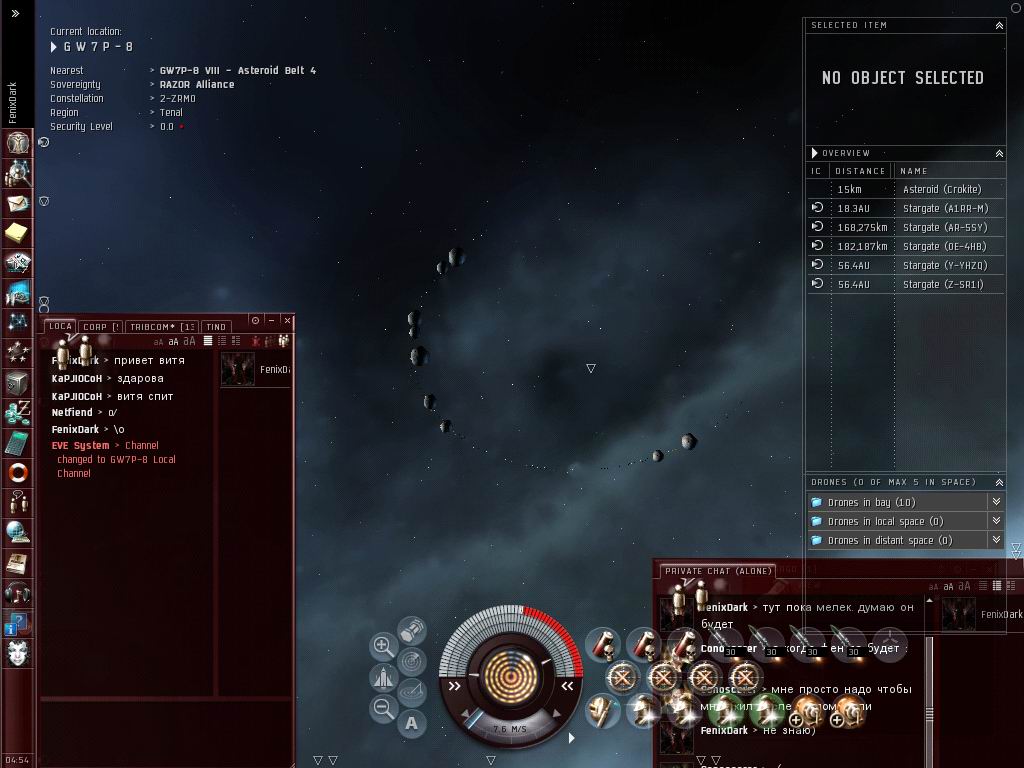
Task: Open the yellow notepad icon
Action: (x=18, y=233)
